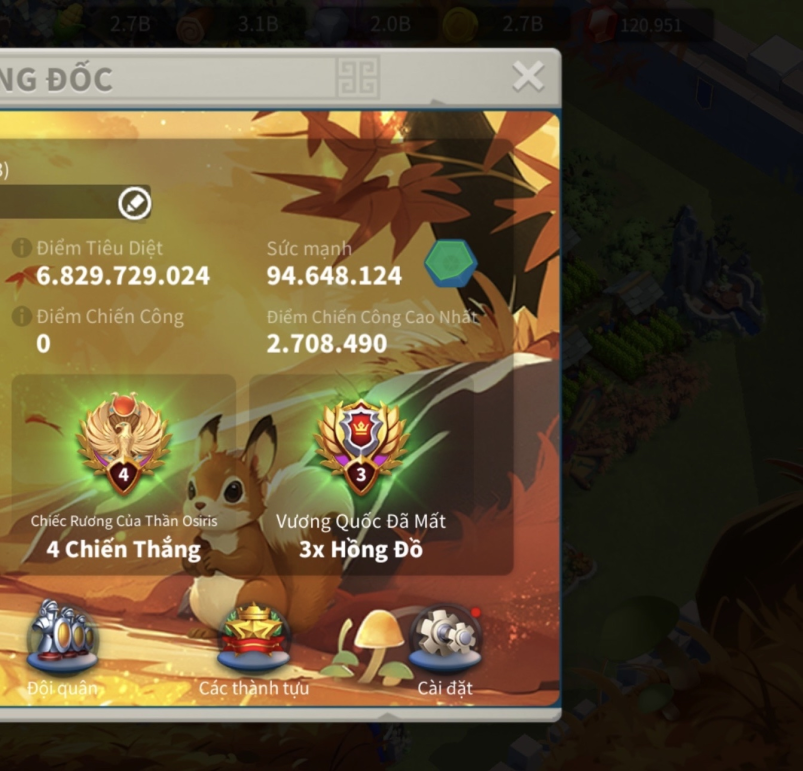This screenshot has height=771, width=803.
Task: Select the green hexagon power badge
Action: pyautogui.click(x=450, y=263)
